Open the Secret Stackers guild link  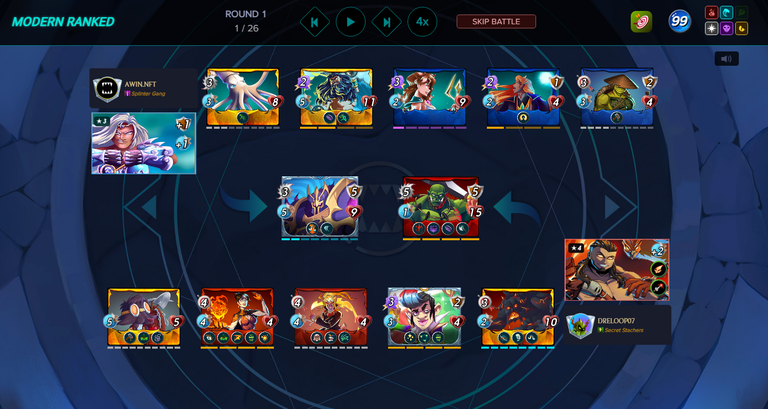[622, 330]
